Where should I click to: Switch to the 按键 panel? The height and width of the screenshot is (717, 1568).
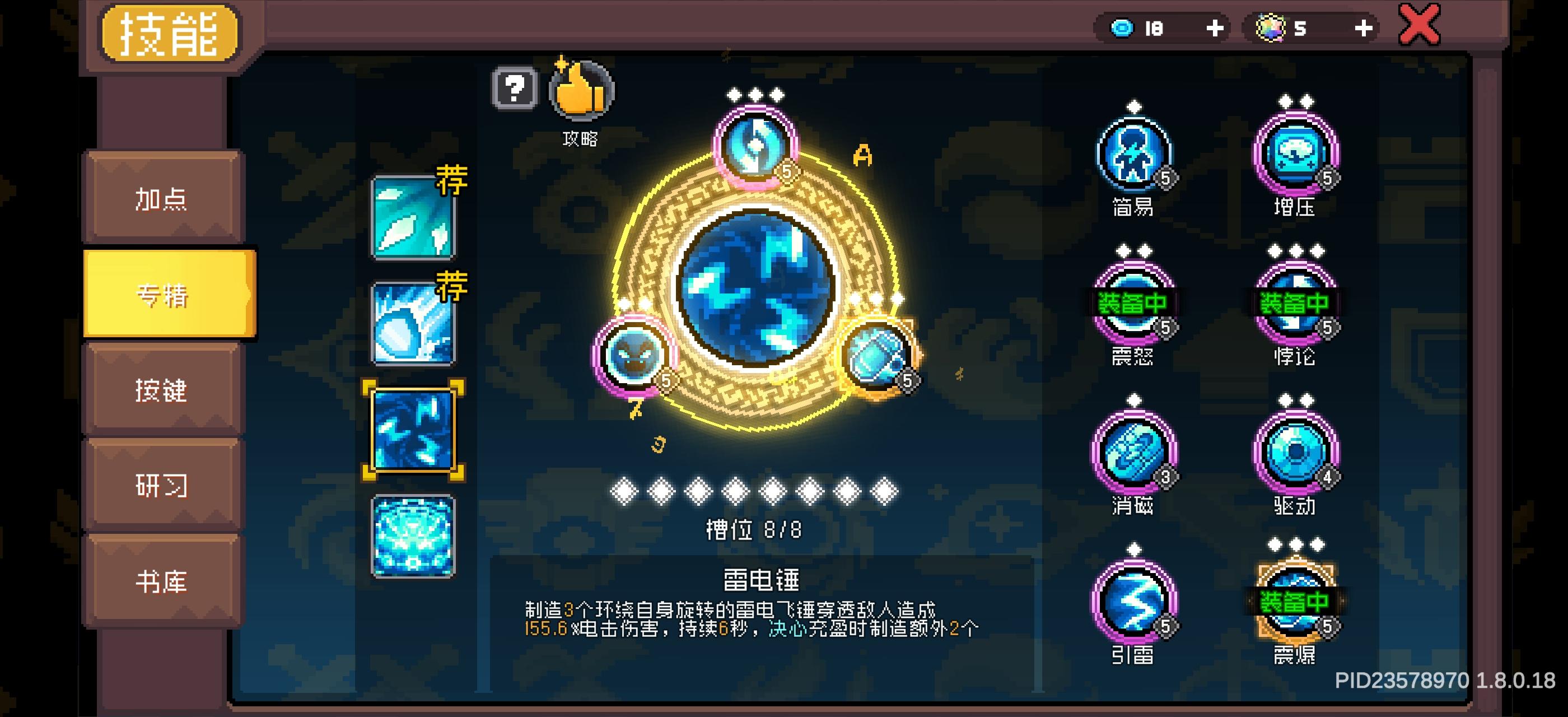pos(162,393)
